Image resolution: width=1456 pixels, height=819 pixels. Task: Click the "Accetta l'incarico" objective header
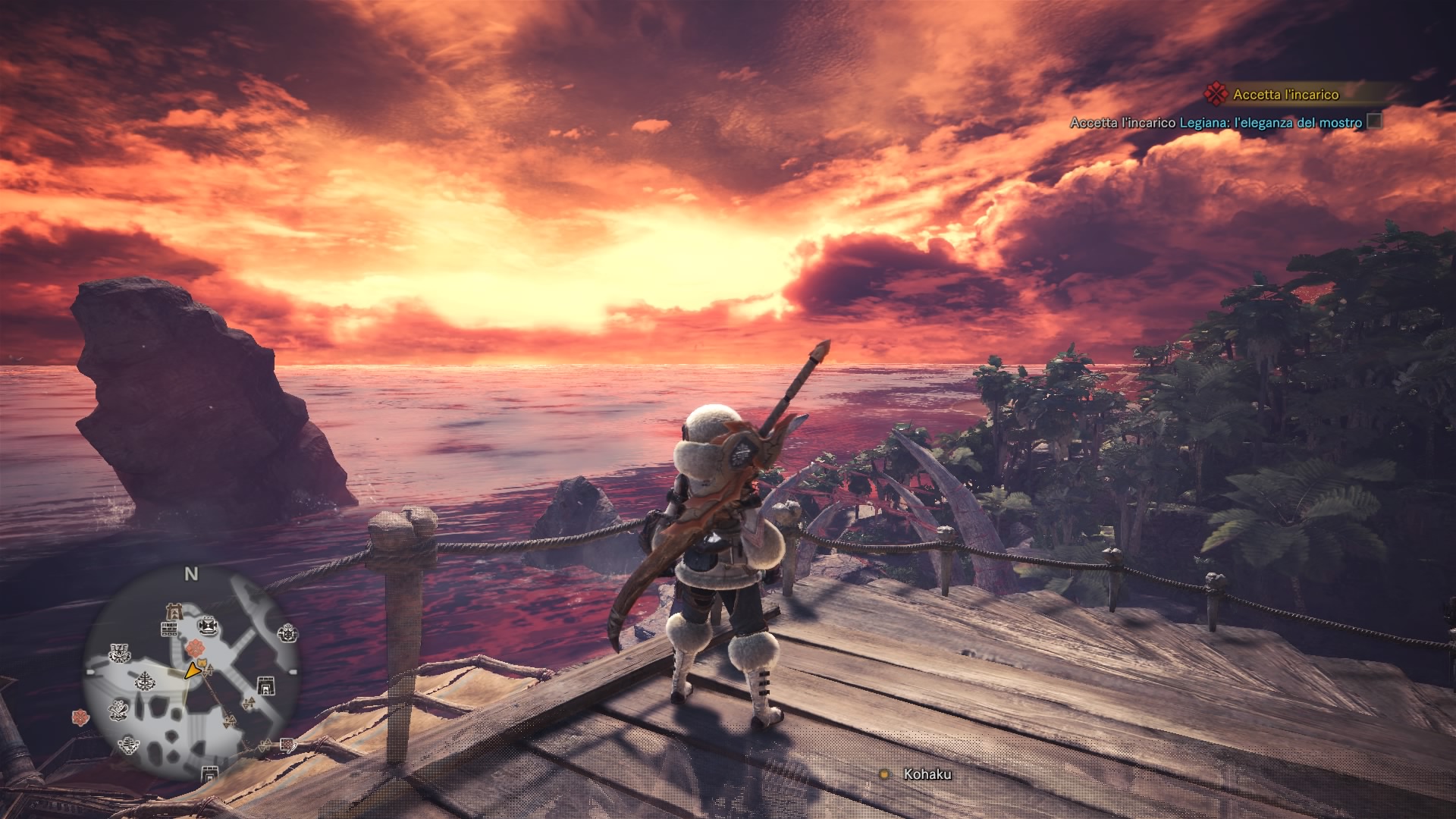1285,95
